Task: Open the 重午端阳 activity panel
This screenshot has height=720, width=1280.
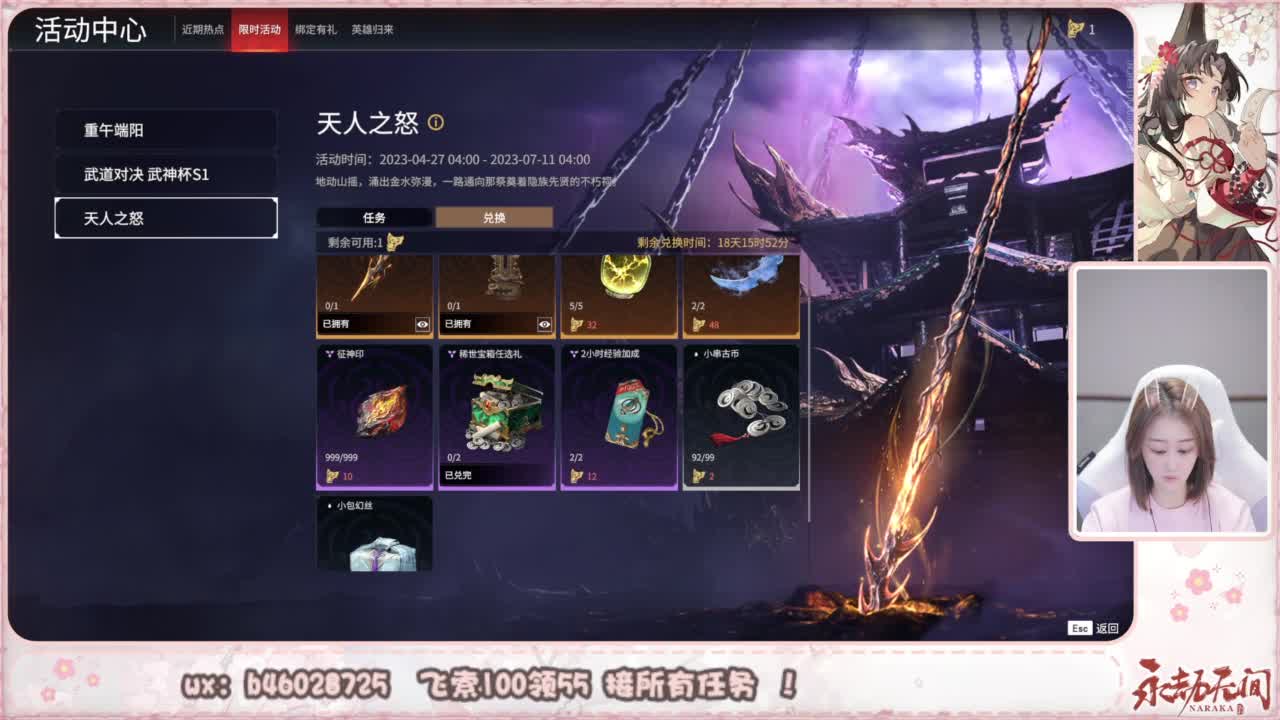Action: pyautogui.click(x=166, y=130)
